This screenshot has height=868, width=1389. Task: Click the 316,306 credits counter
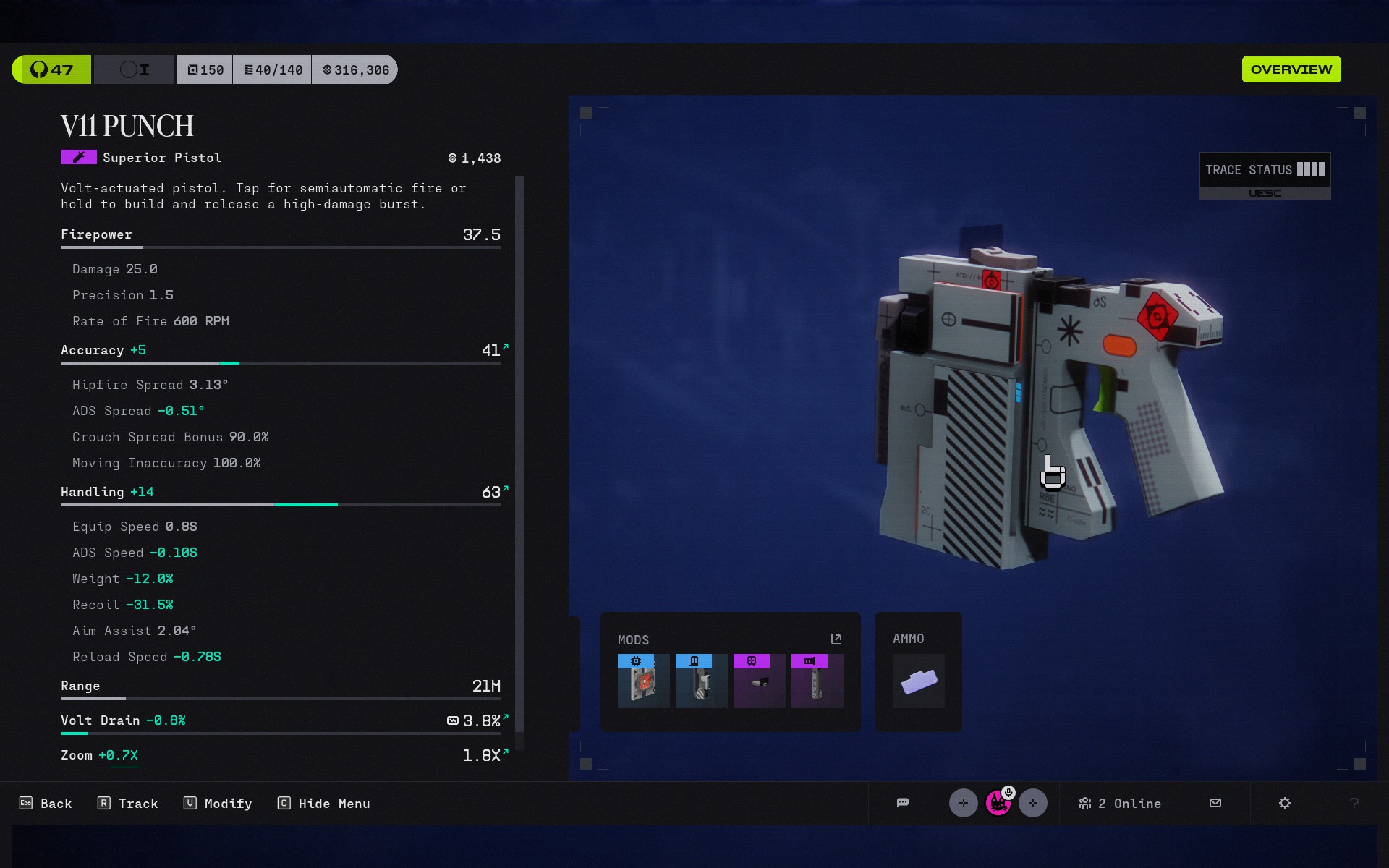[355, 70]
